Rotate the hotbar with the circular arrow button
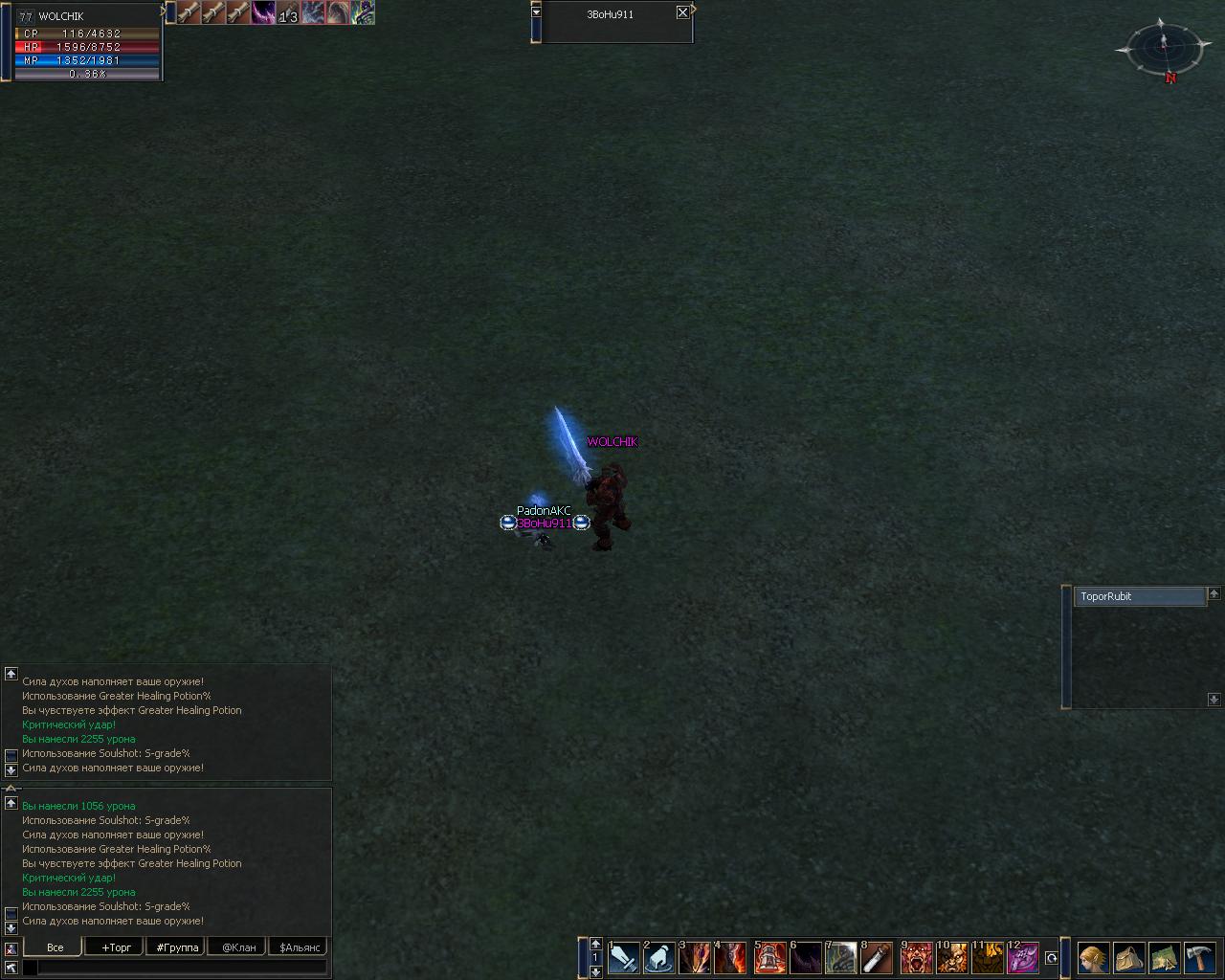The width and height of the screenshot is (1225, 980). (x=1051, y=958)
